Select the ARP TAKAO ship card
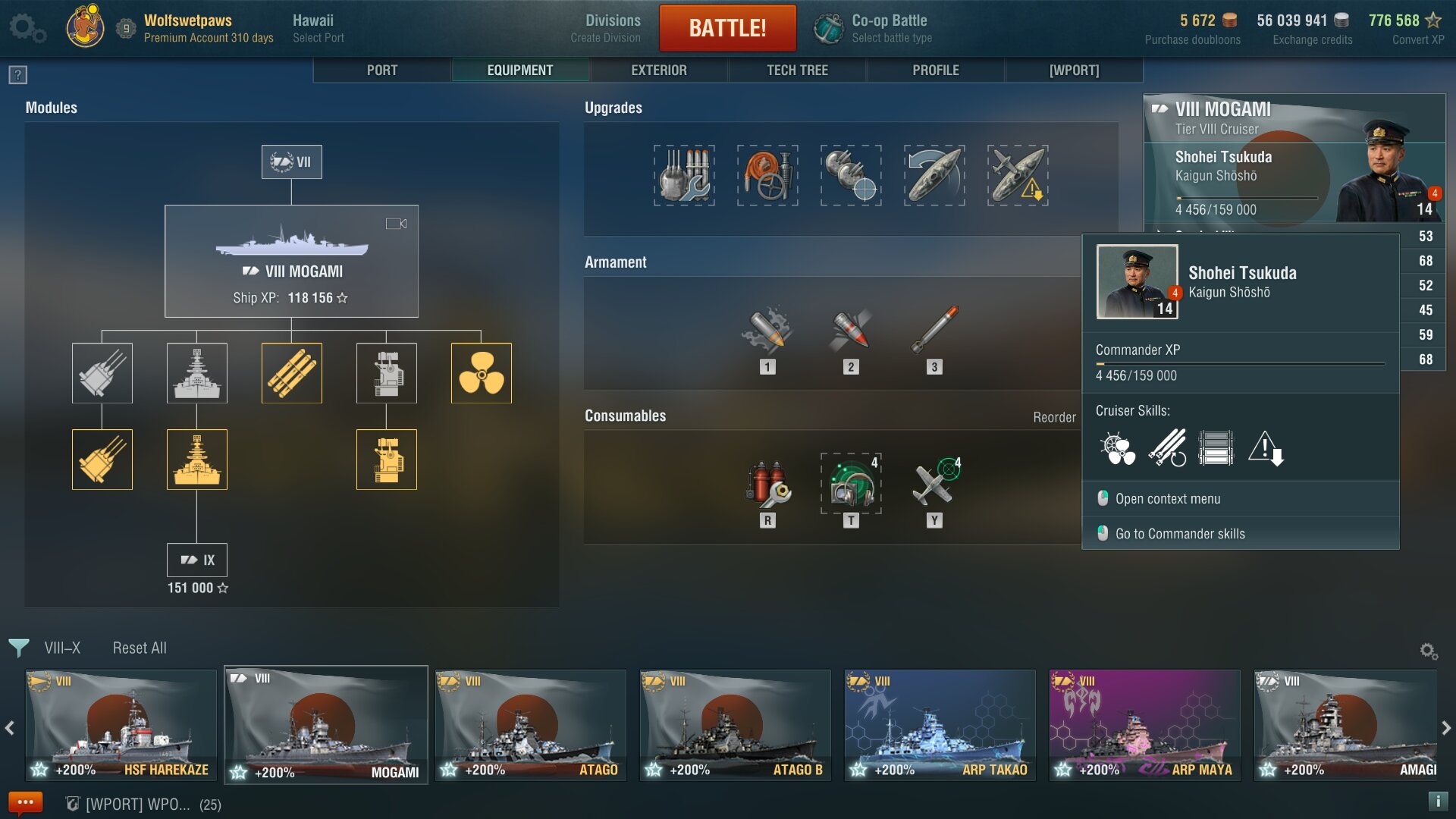Screen dimensions: 1456x819 click(940, 725)
